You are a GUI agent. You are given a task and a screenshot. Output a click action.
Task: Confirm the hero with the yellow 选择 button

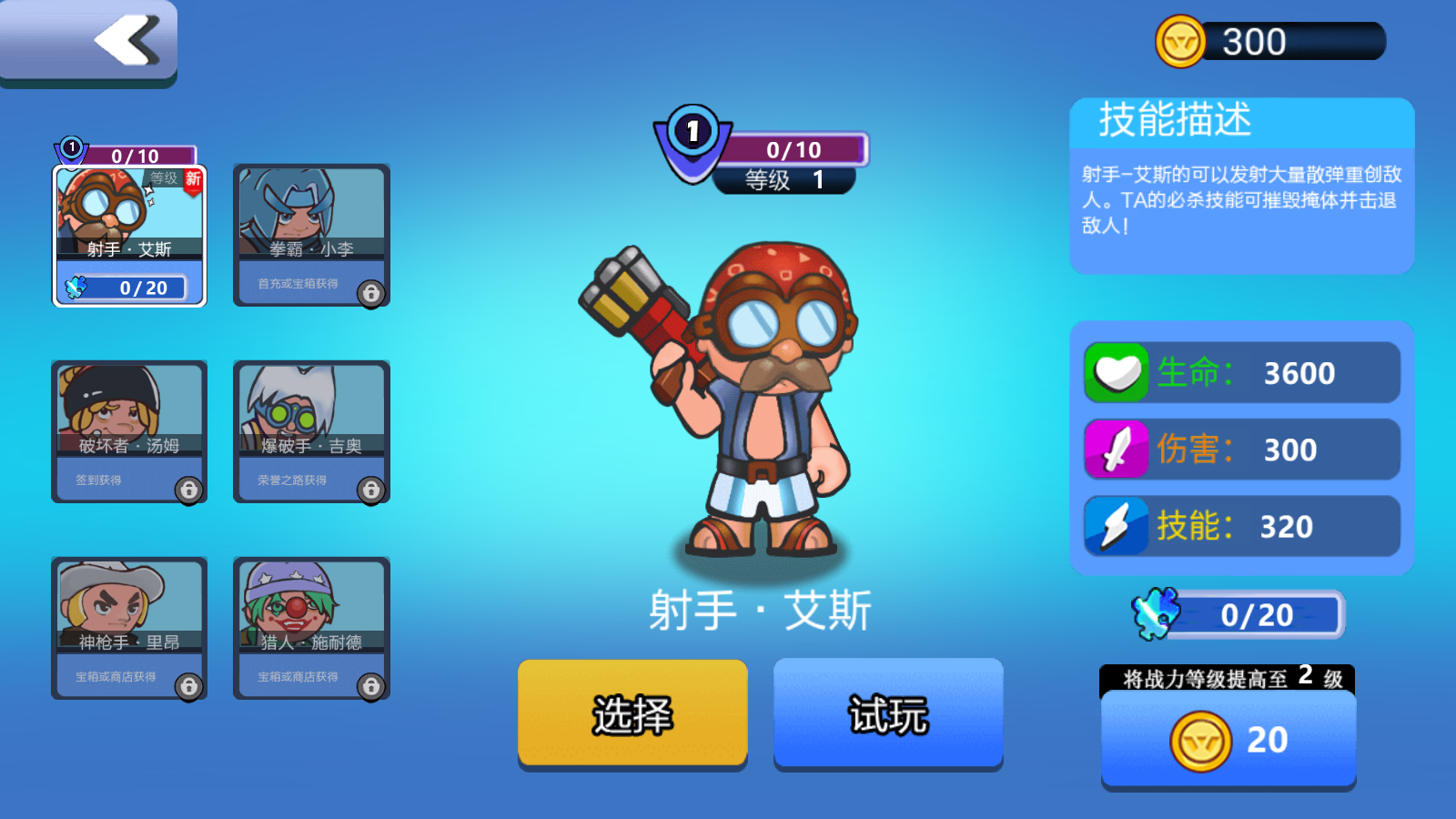click(632, 714)
